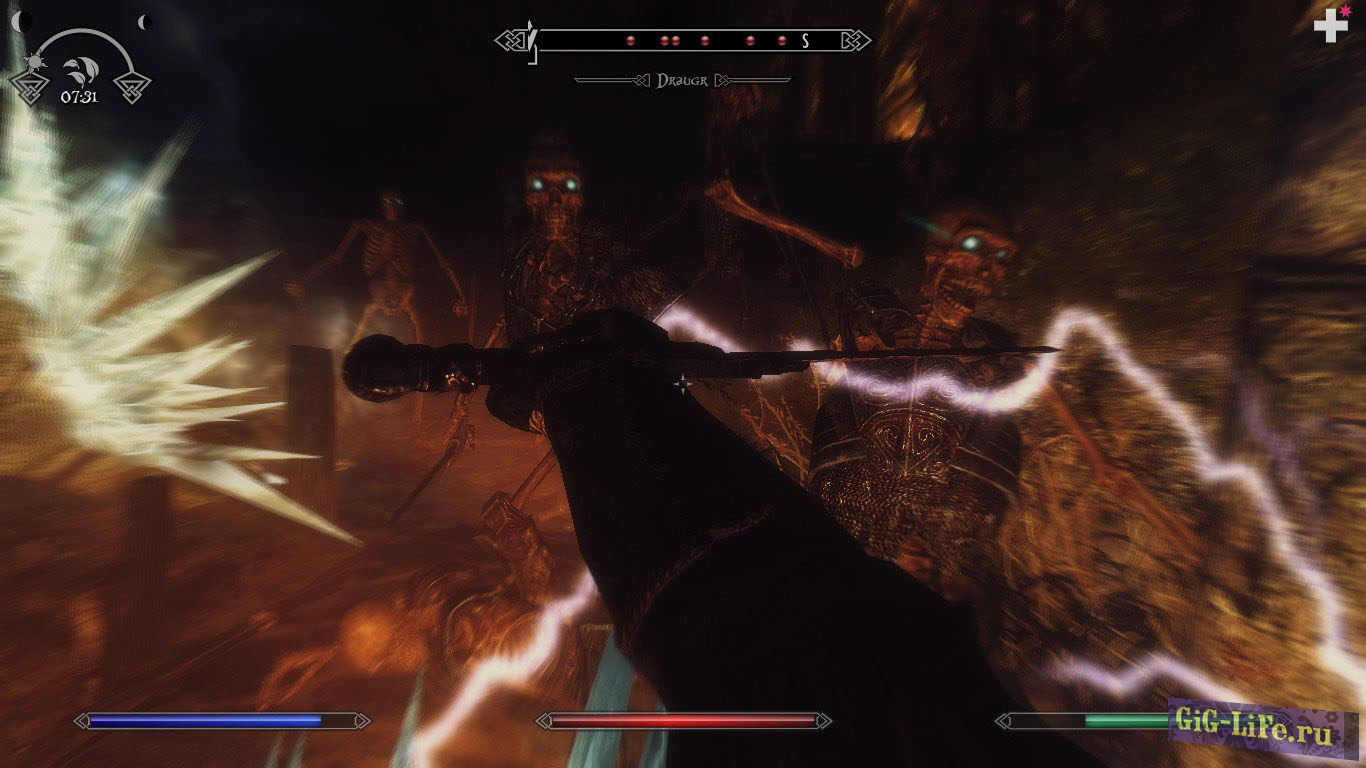Click the compass bar

683,41
